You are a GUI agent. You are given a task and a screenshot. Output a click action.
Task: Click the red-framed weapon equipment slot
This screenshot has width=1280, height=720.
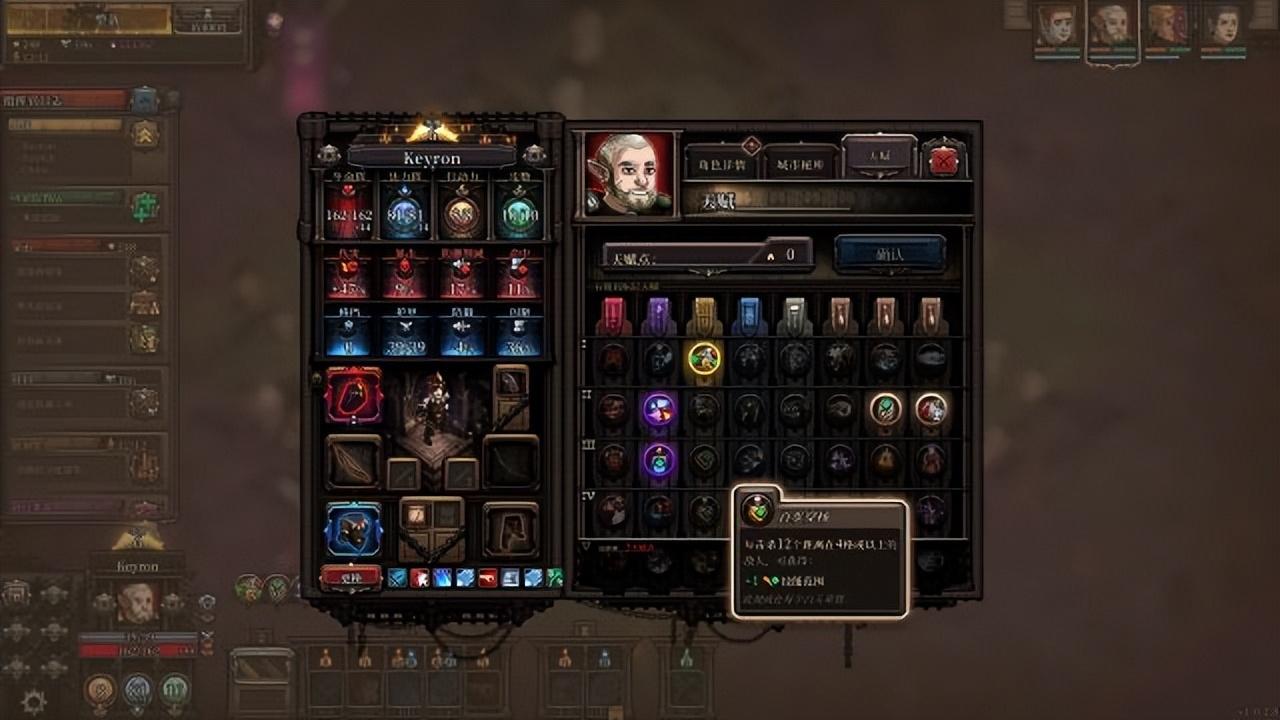coord(353,395)
